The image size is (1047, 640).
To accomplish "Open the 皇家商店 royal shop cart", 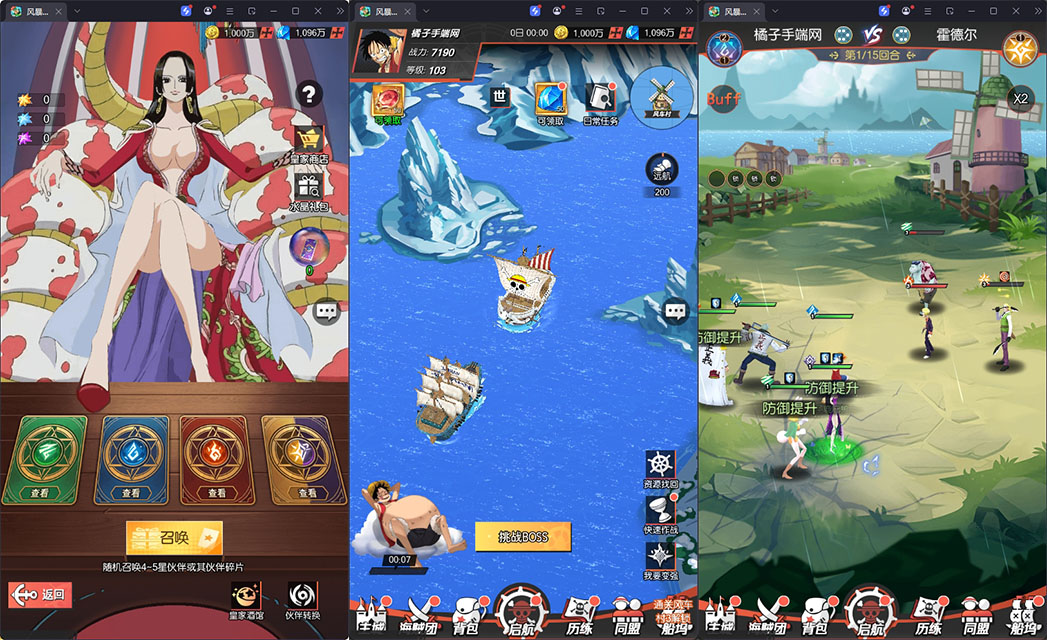I will point(309,141).
